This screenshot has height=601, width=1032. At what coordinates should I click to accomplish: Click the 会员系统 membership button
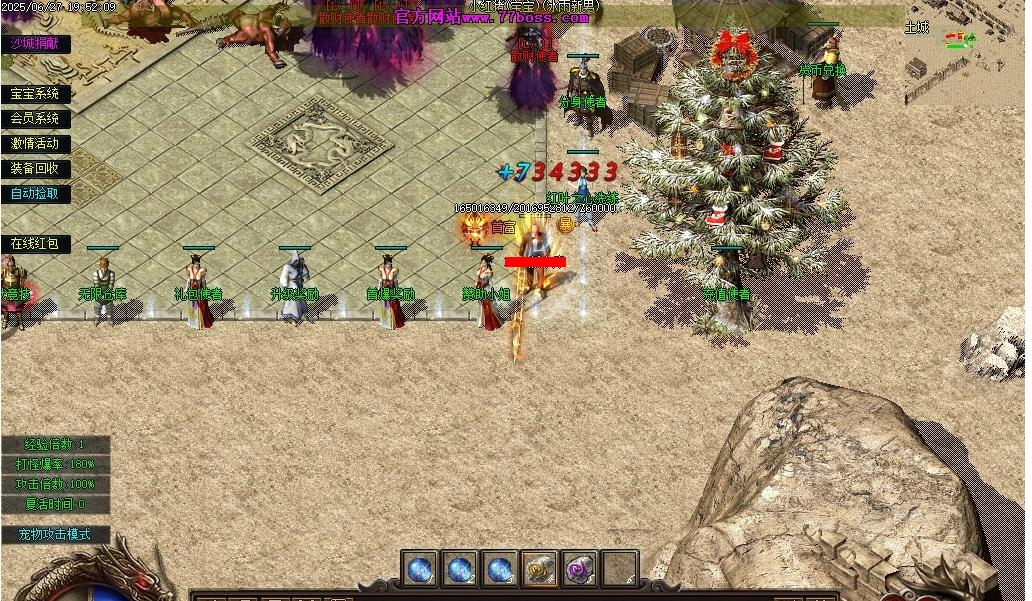[x=35, y=119]
